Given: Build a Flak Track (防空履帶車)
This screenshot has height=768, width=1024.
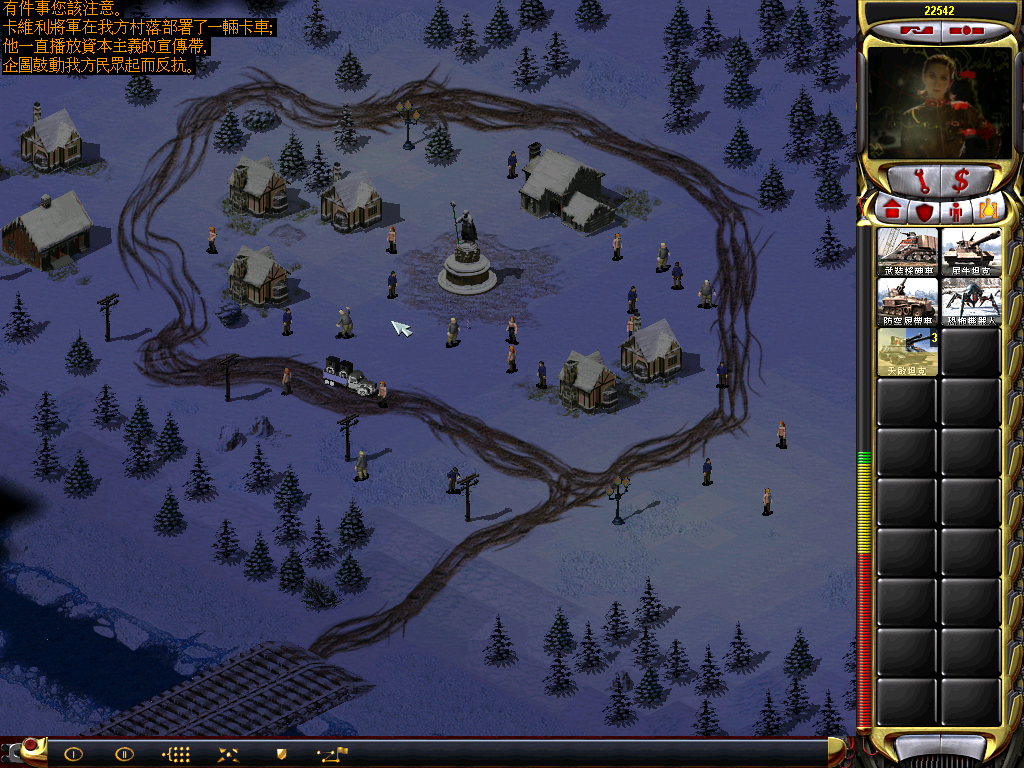Looking at the screenshot, I should pos(907,302).
